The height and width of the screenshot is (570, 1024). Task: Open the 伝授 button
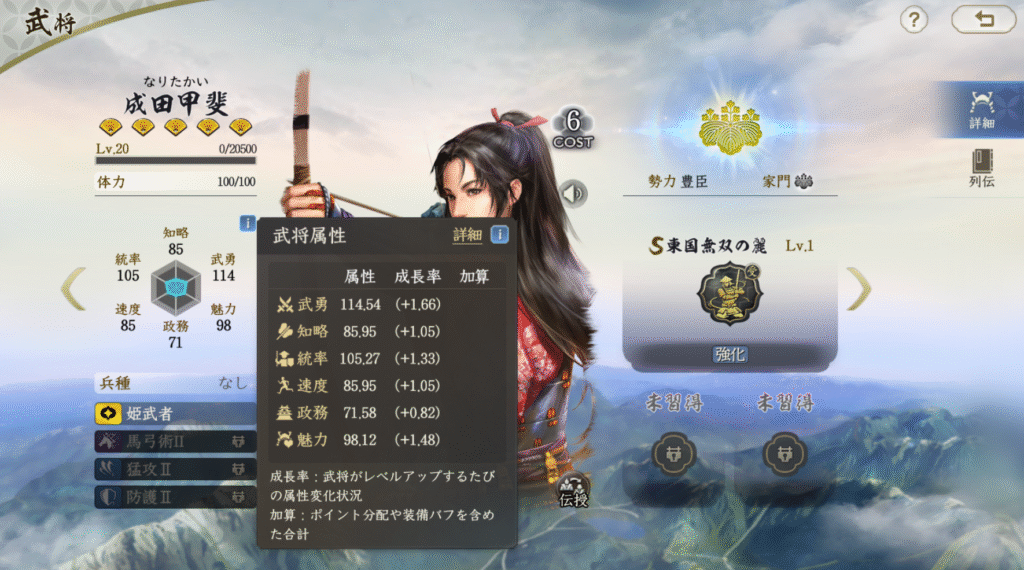pyautogui.click(x=573, y=491)
